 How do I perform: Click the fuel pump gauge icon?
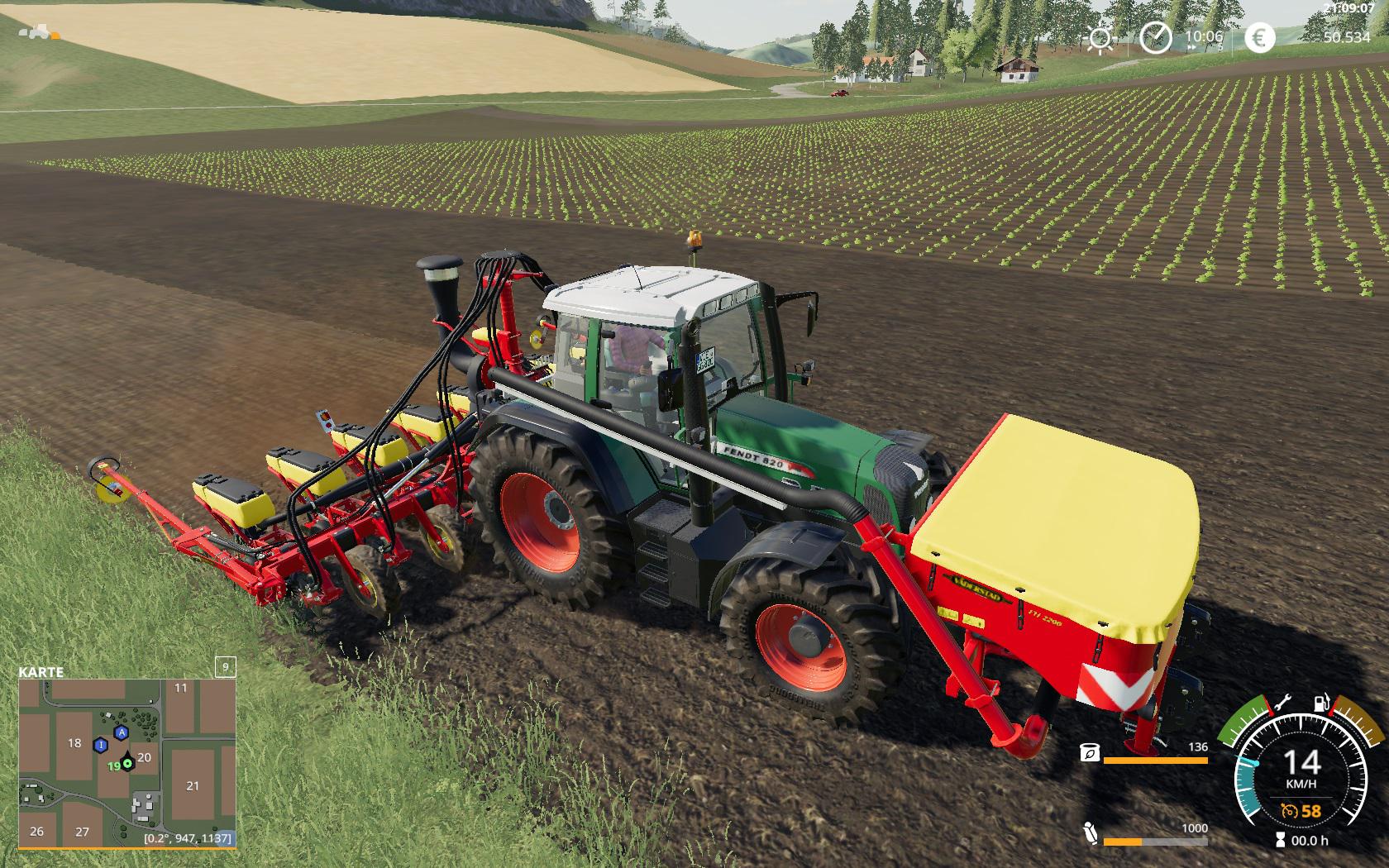click(x=1321, y=704)
